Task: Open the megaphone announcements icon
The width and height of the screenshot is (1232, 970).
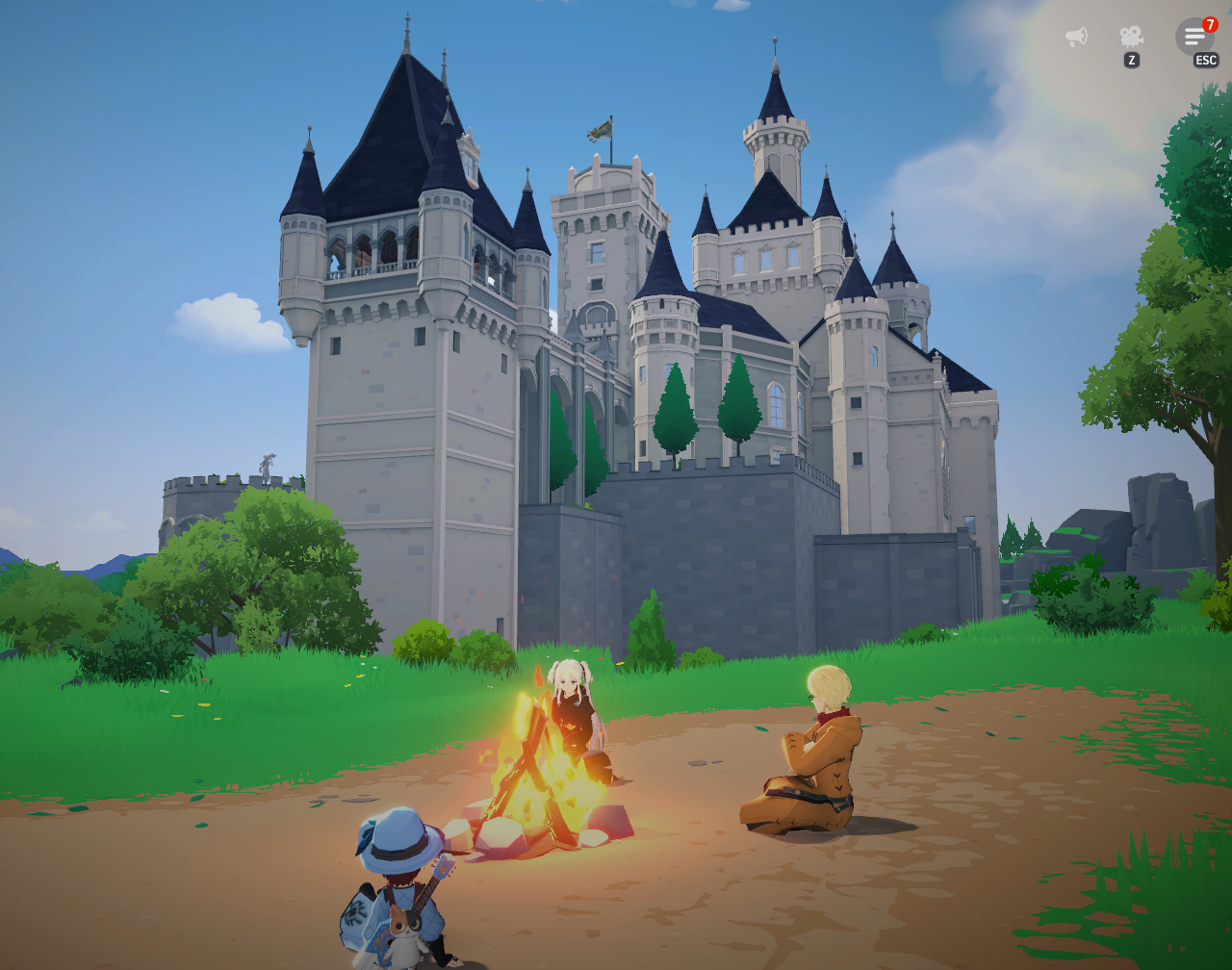Action: (x=1076, y=37)
